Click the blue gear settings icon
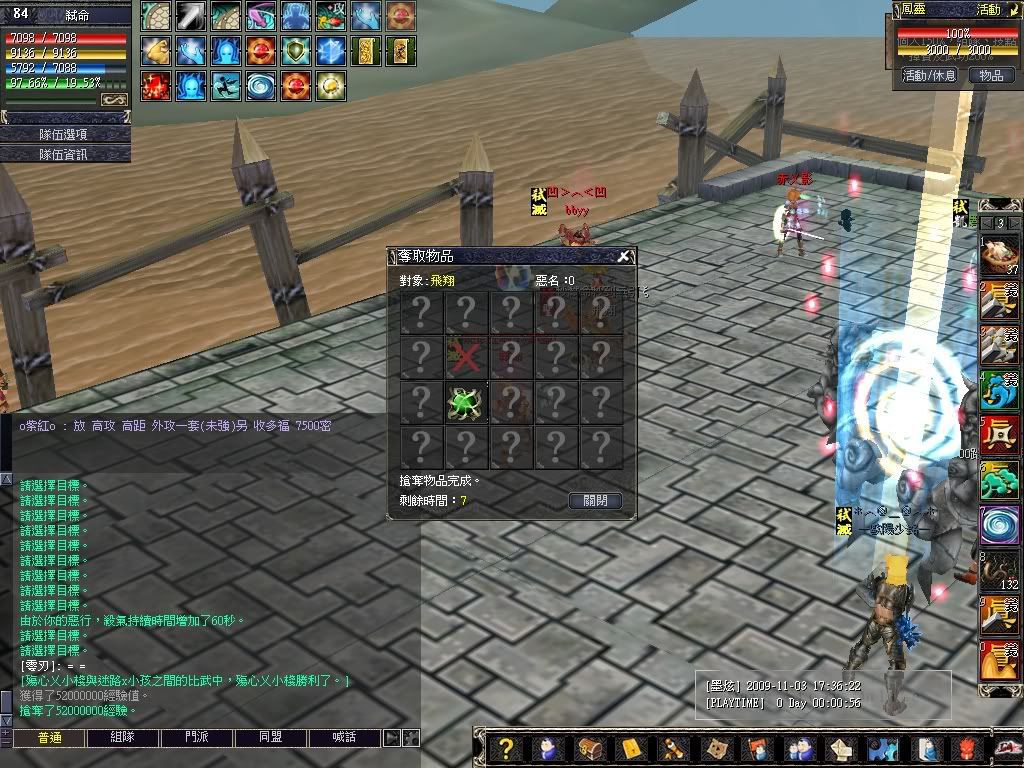 [882, 749]
